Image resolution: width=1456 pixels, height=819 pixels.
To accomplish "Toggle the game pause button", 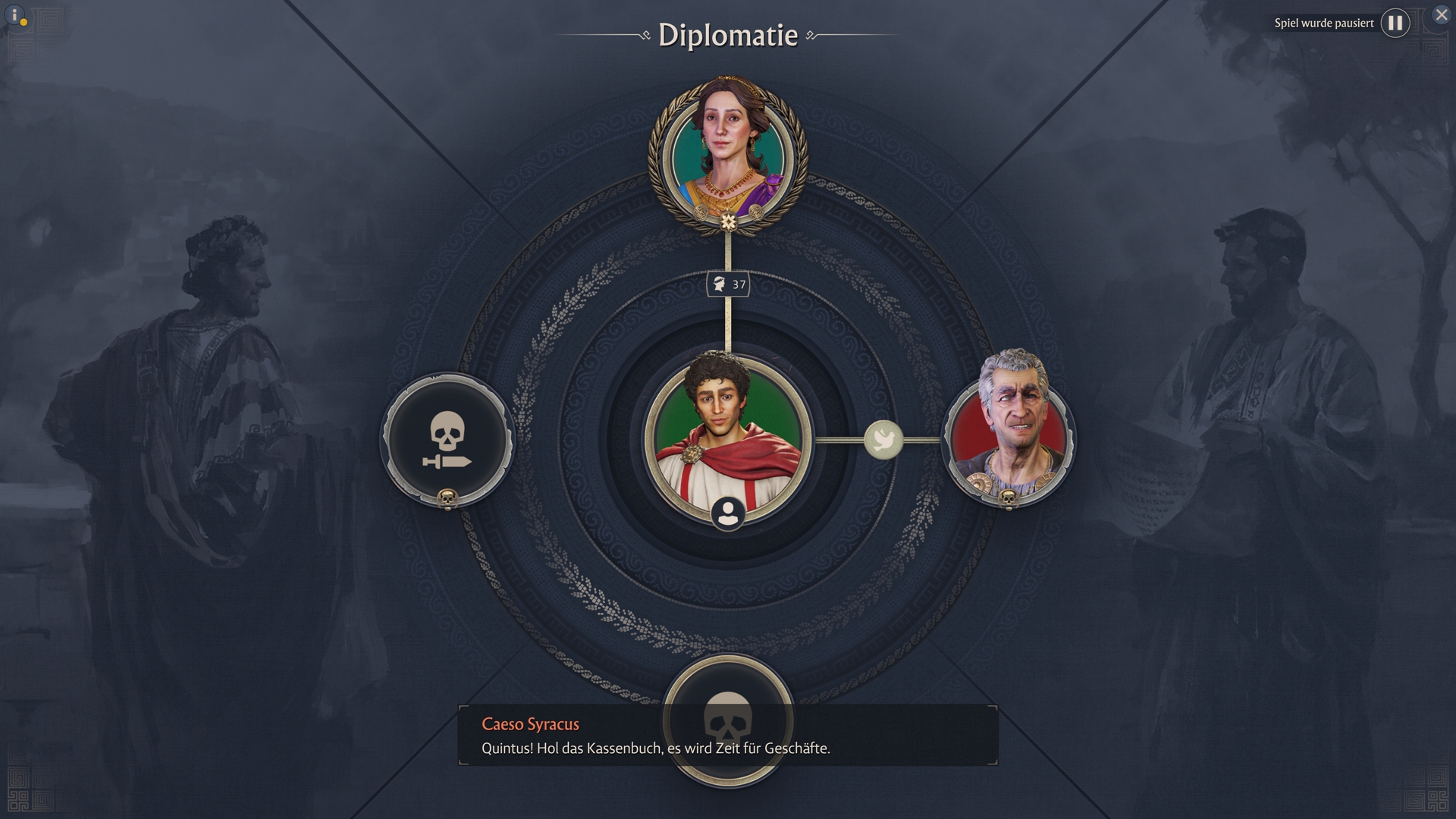I will coord(1395,23).
